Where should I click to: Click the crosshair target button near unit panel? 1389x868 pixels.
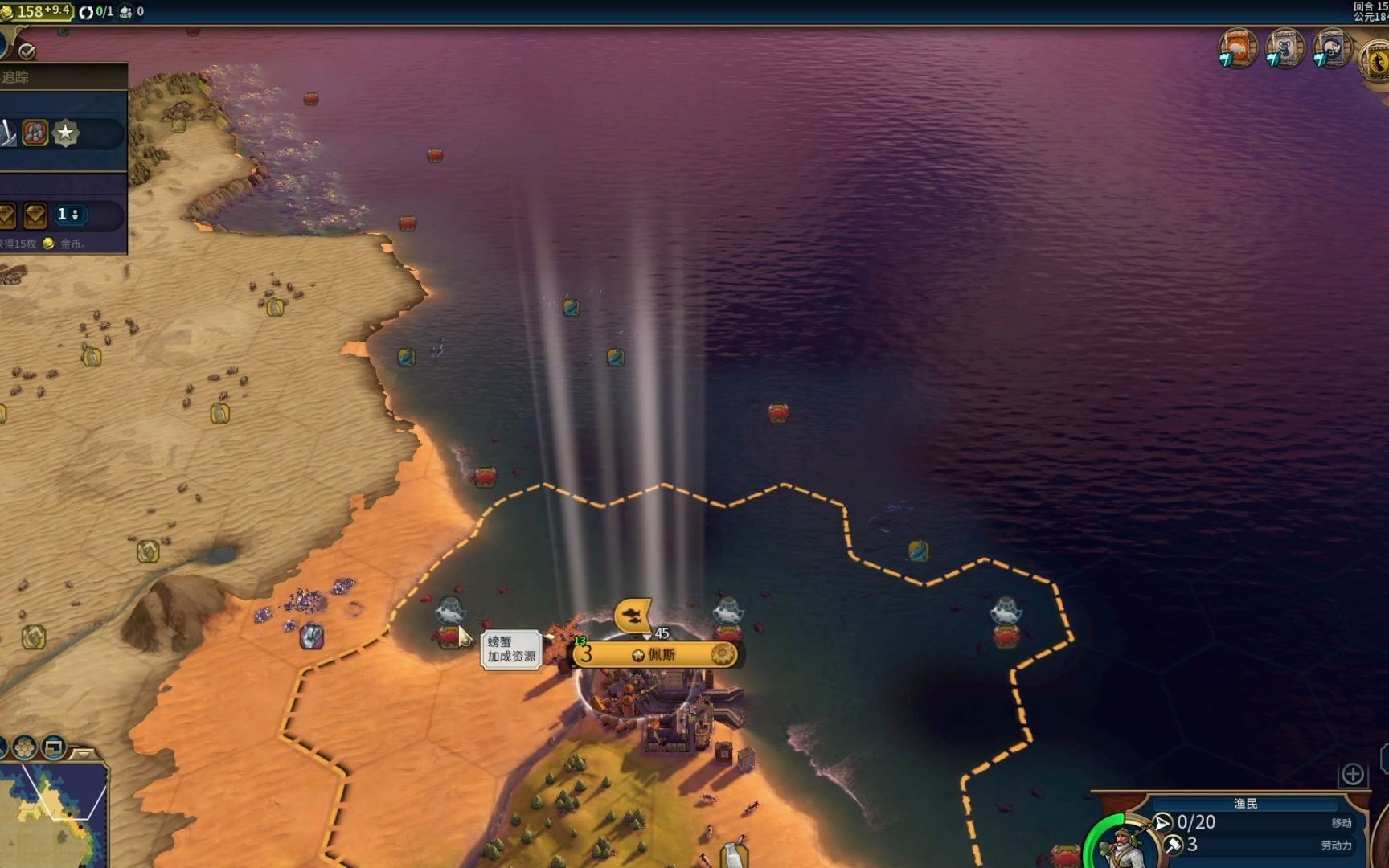tap(1352, 774)
